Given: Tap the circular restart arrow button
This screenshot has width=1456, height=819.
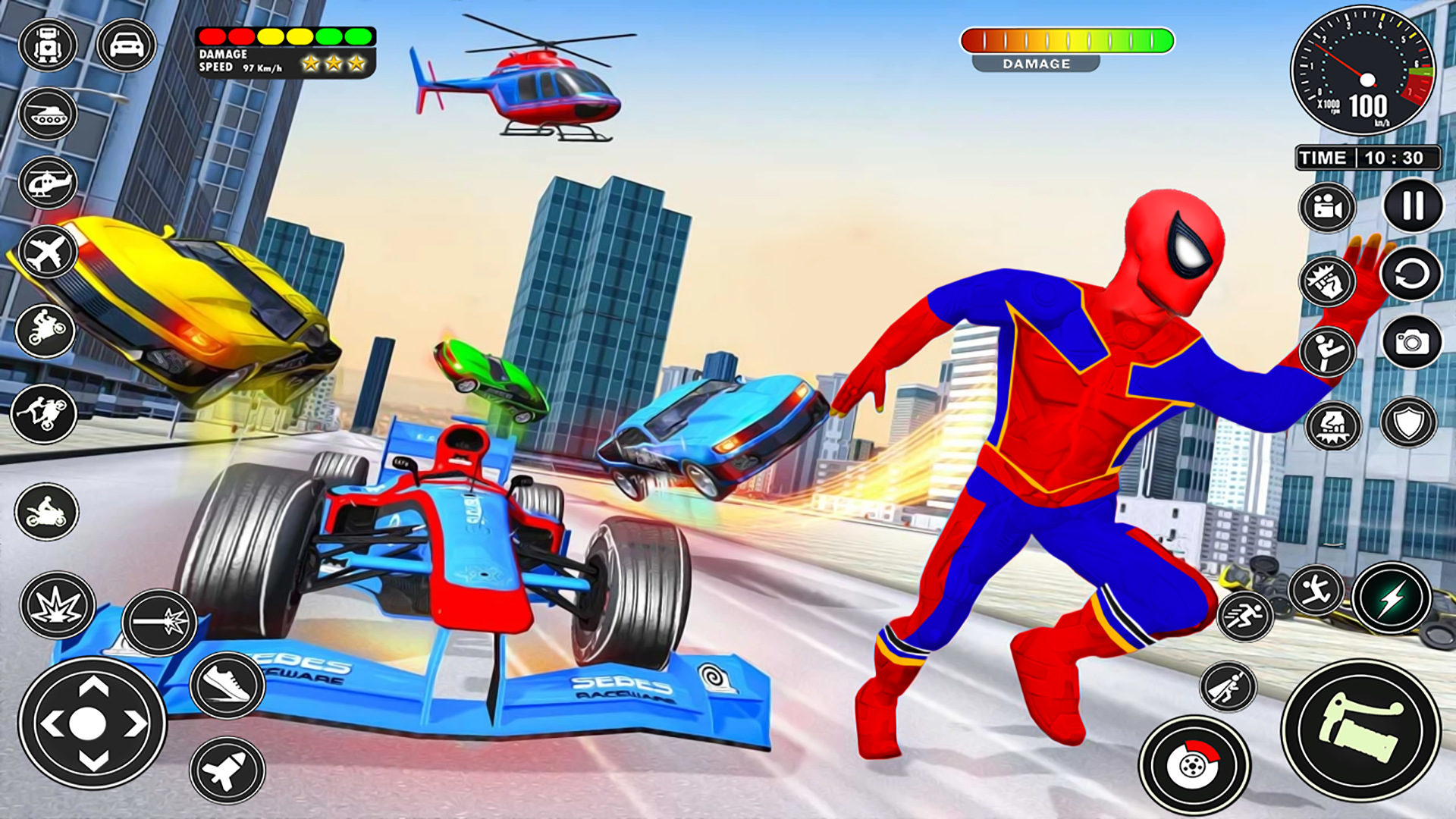Looking at the screenshot, I should (x=1410, y=274).
